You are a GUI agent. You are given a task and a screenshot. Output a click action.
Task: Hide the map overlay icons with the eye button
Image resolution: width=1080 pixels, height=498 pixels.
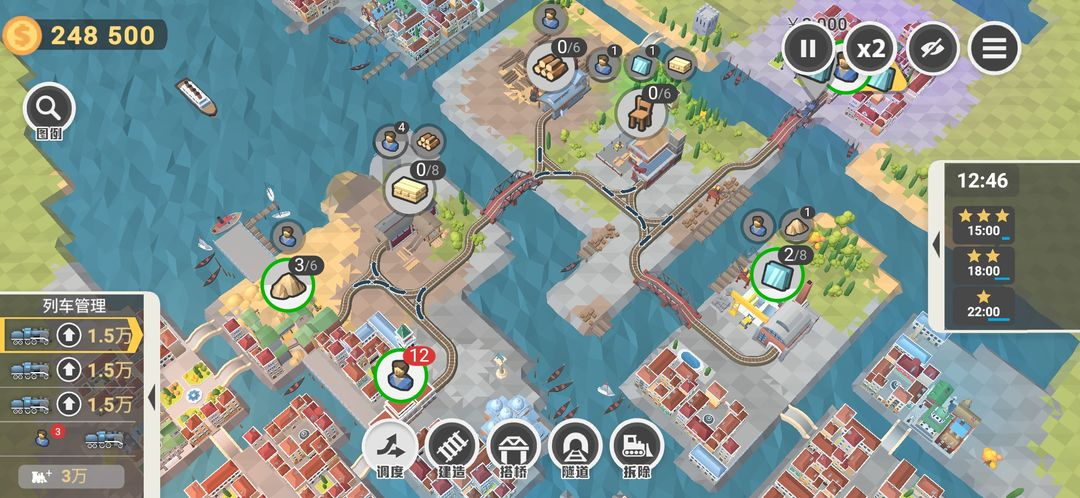coord(932,48)
